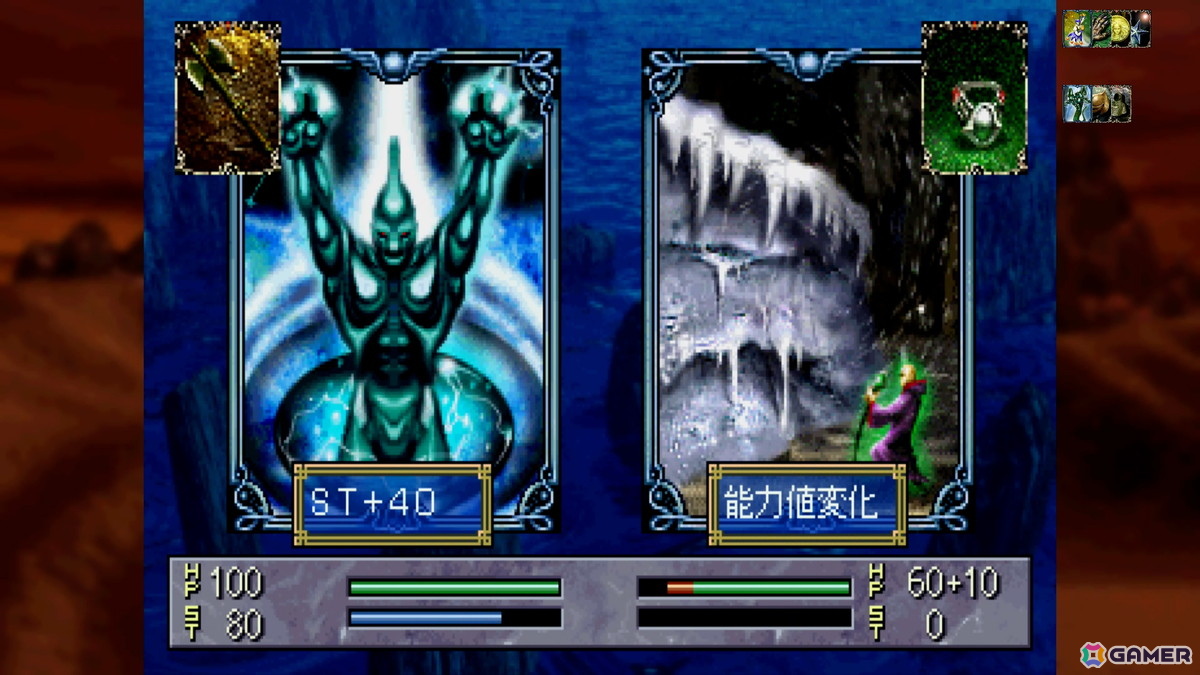The width and height of the screenshot is (1200, 675).
Task: Click the ST+40 effect label
Action: coord(392,503)
